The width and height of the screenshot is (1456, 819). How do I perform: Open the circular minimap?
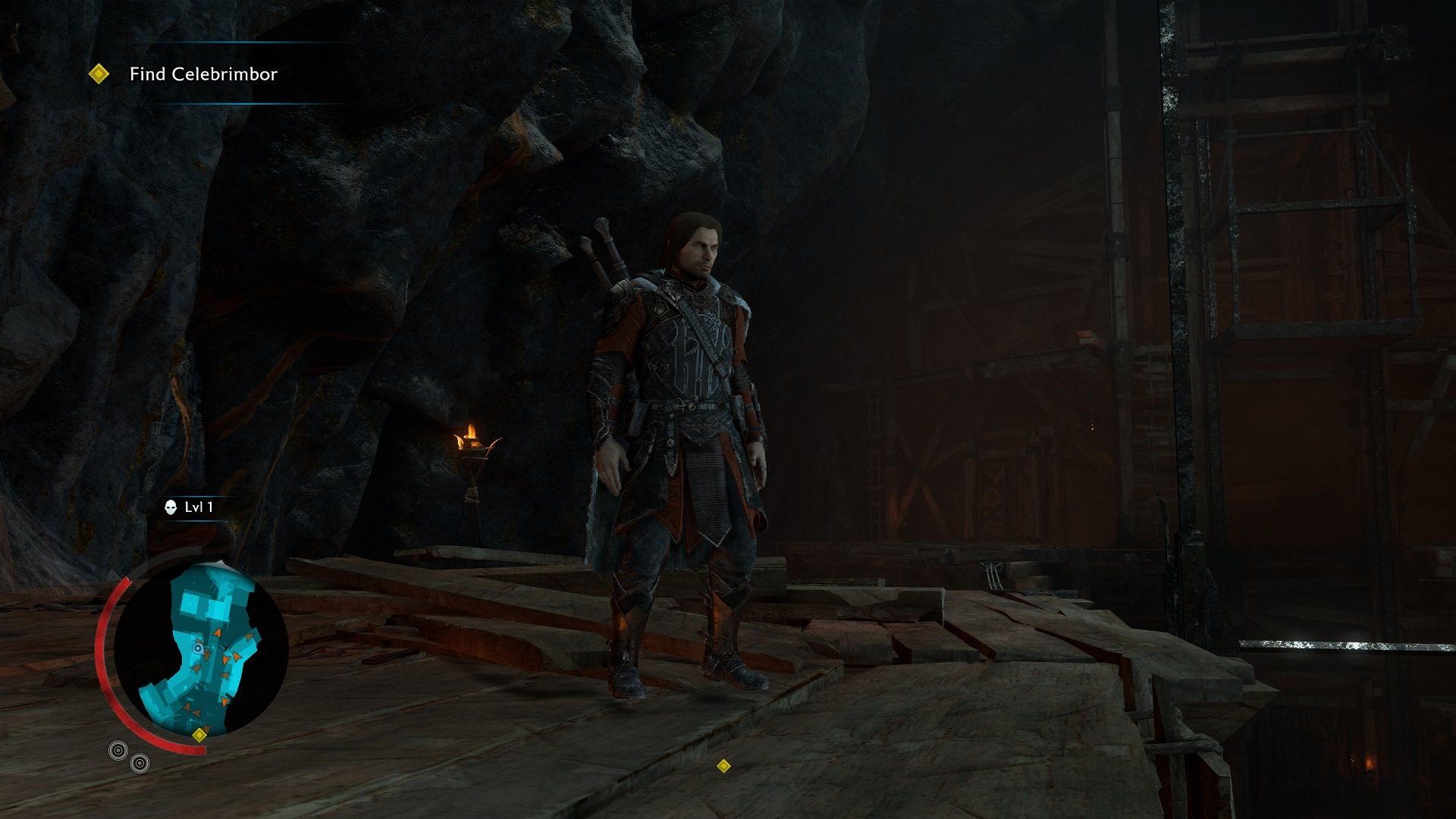tap(201, 650)
